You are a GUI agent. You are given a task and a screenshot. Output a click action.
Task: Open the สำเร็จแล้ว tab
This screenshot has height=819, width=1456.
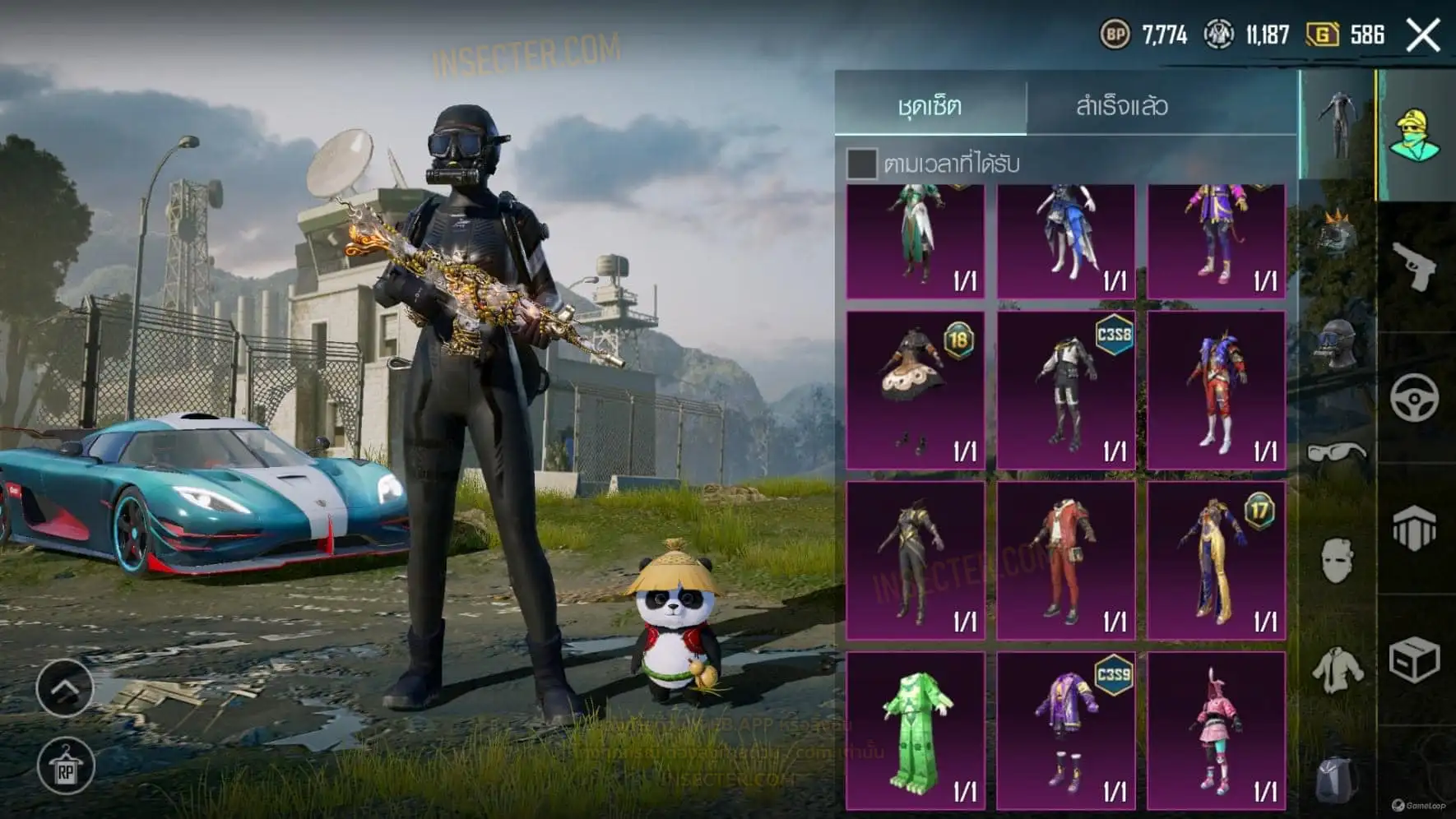[1121, 105]
